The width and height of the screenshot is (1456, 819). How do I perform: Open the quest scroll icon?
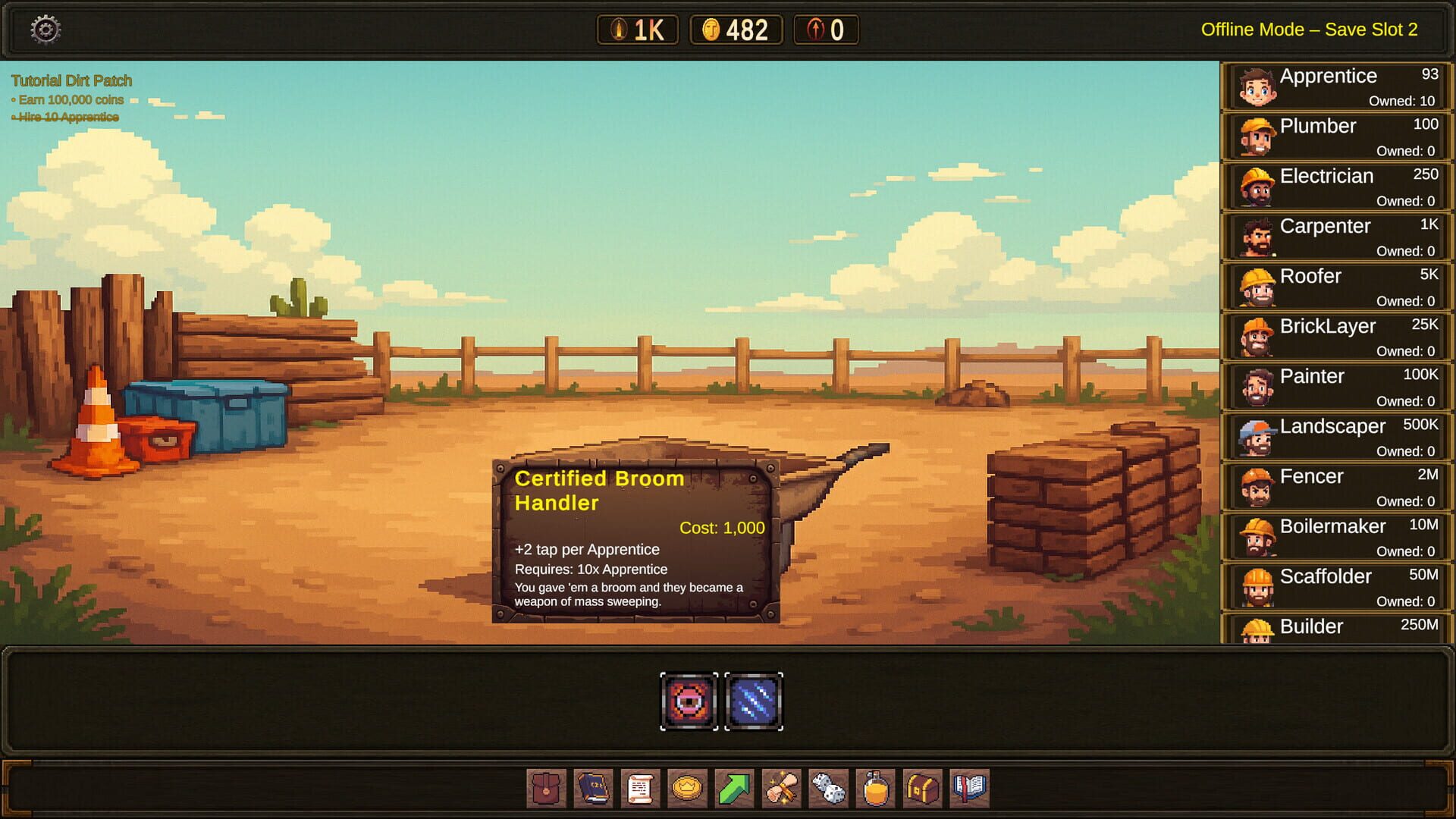641,789
